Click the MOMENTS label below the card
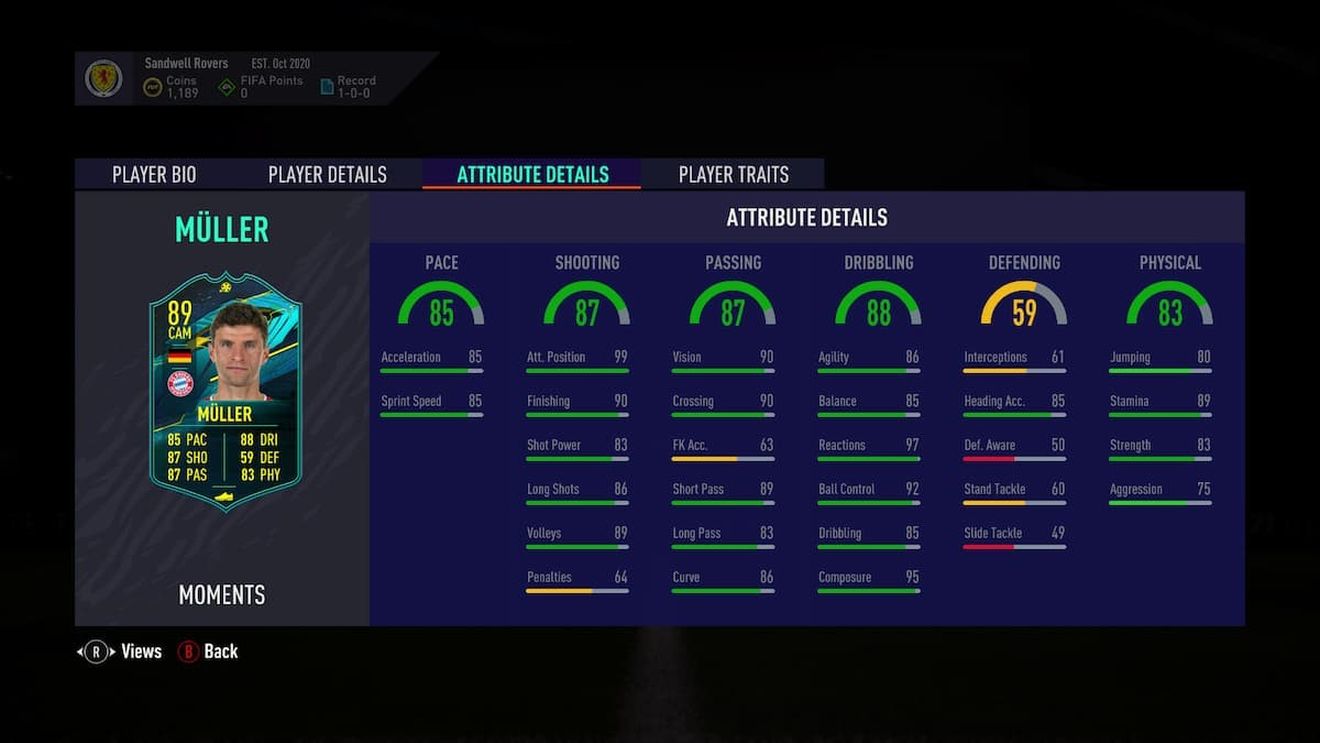 (221, 595)
